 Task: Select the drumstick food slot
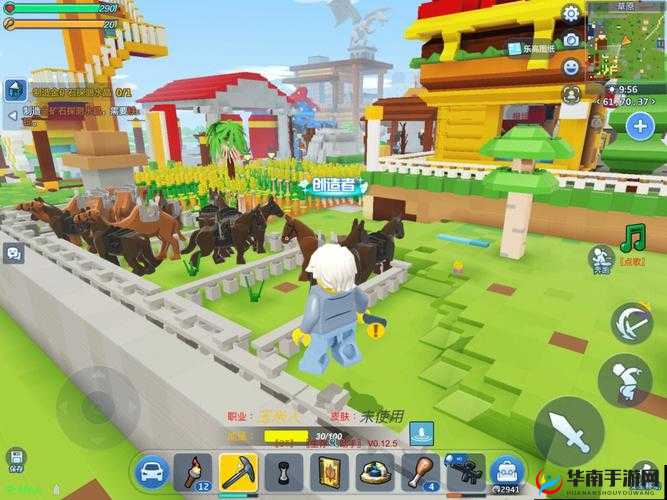point(420,469)
